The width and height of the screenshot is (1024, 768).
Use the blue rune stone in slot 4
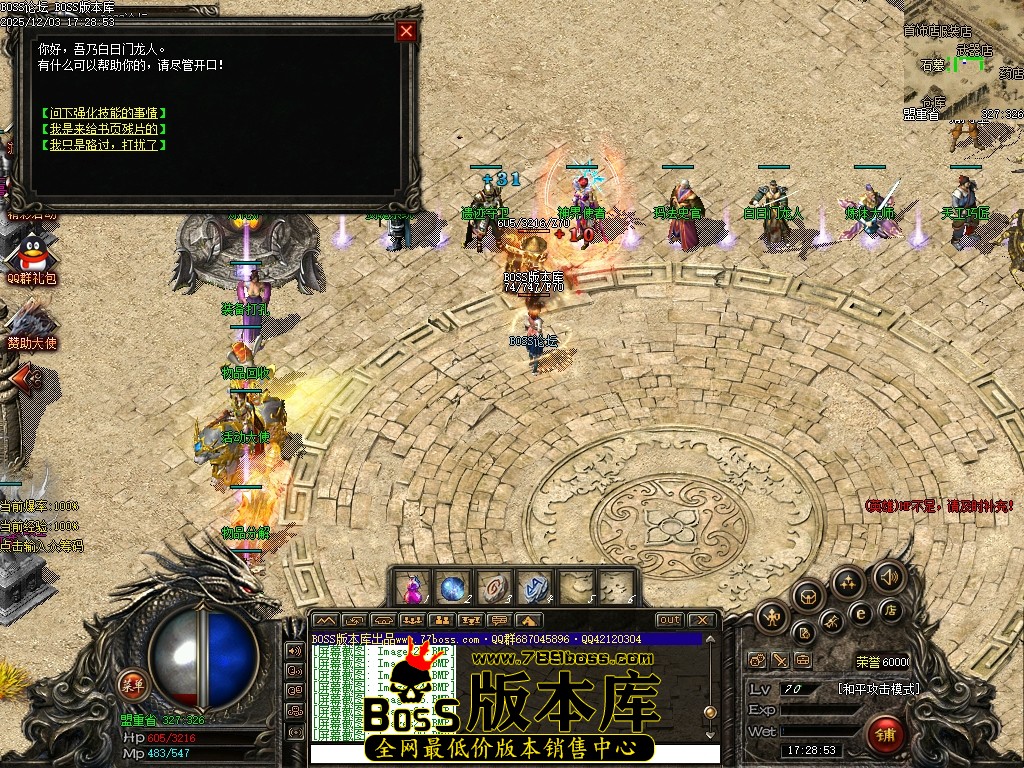(534, 587)
